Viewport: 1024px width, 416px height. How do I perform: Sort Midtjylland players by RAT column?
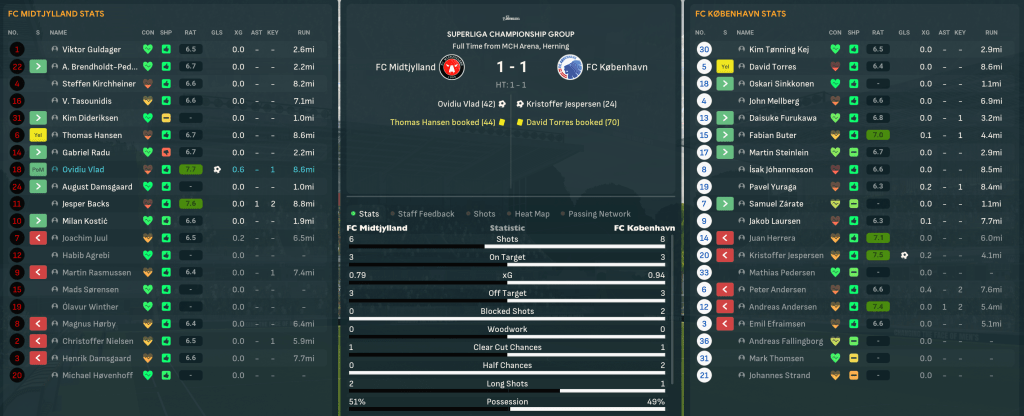(x=189, y=32)
